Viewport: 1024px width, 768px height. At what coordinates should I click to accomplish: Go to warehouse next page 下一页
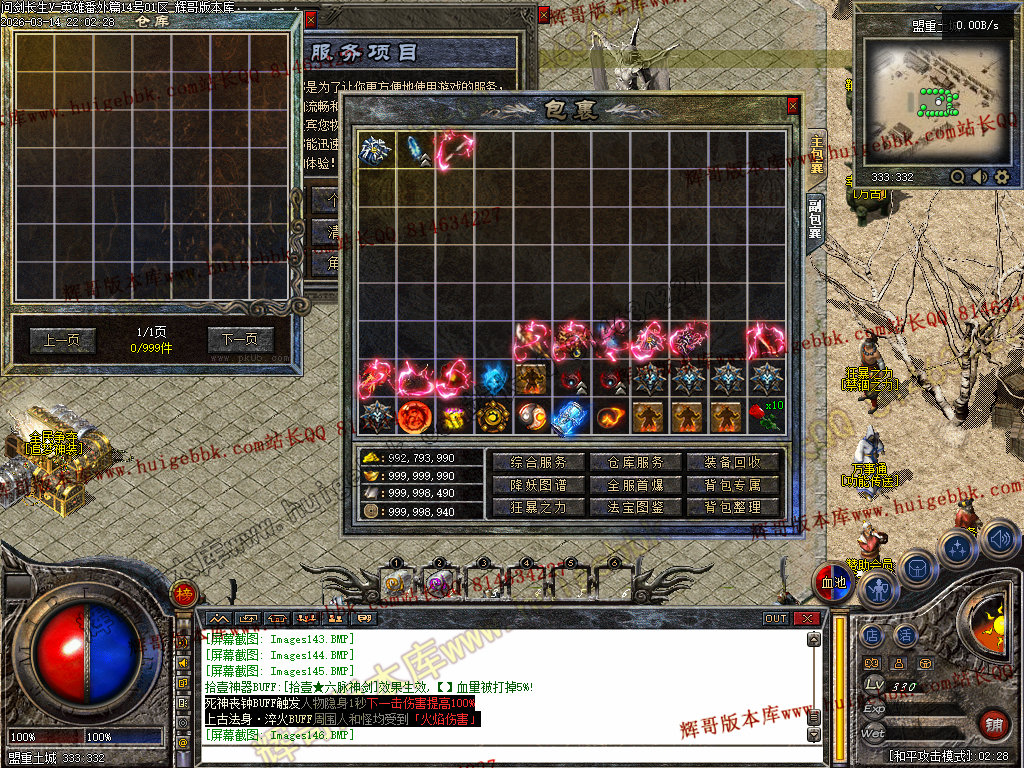[240, 340]
